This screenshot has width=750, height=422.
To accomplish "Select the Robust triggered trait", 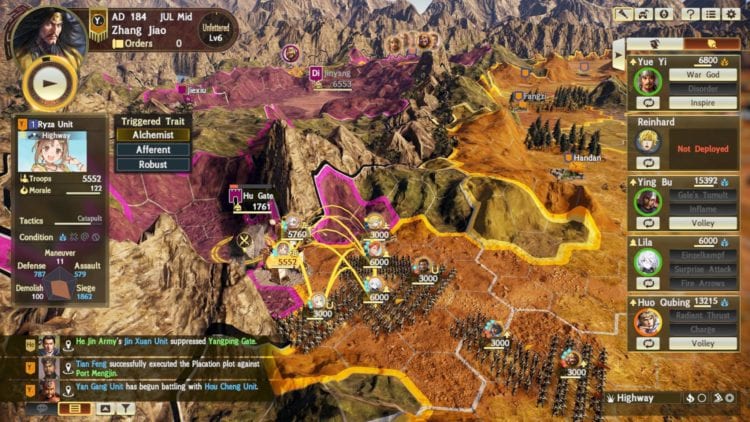I will [153, 165].
